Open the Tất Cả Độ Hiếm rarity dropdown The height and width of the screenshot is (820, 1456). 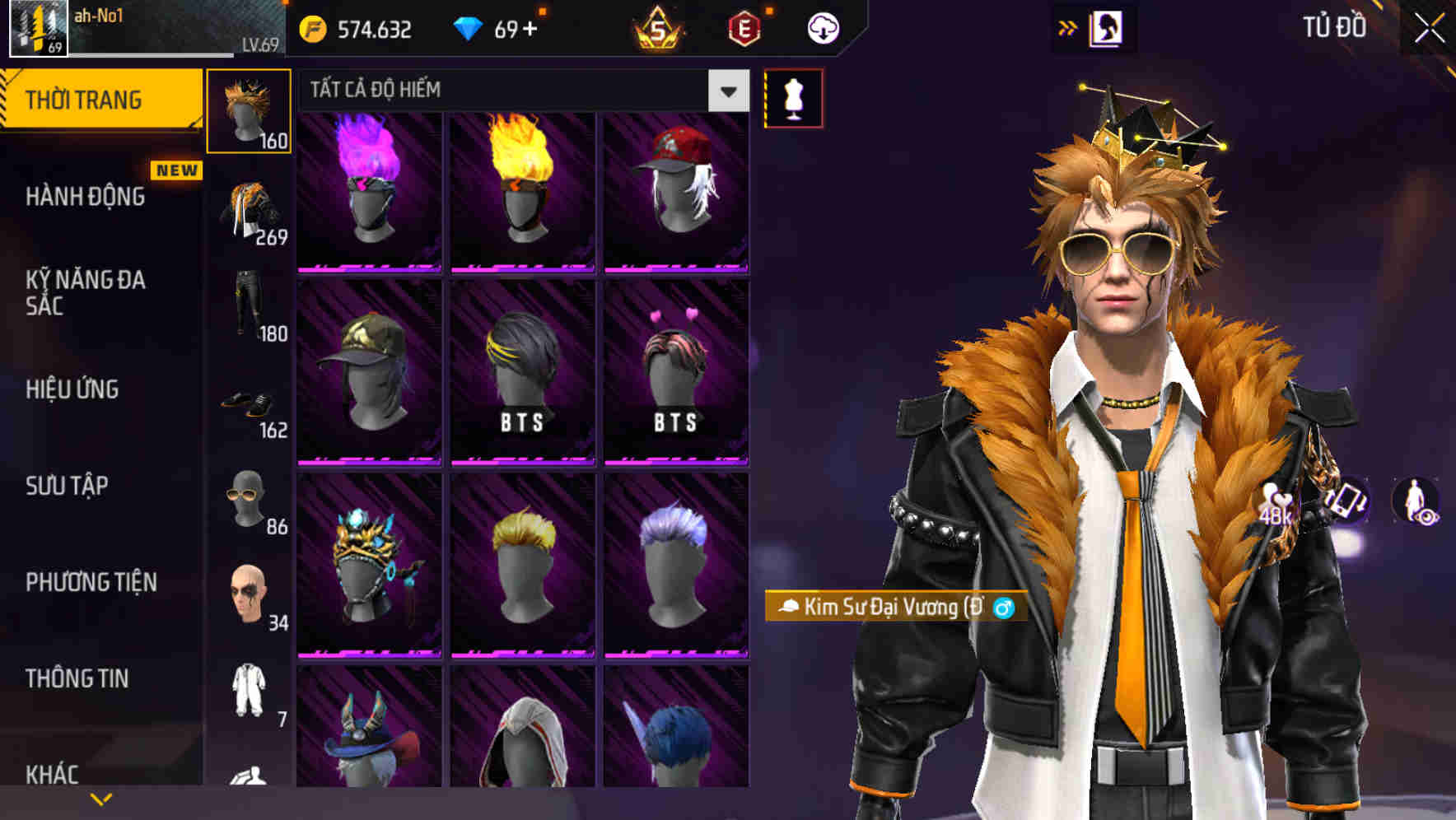(x=511, y=91)
